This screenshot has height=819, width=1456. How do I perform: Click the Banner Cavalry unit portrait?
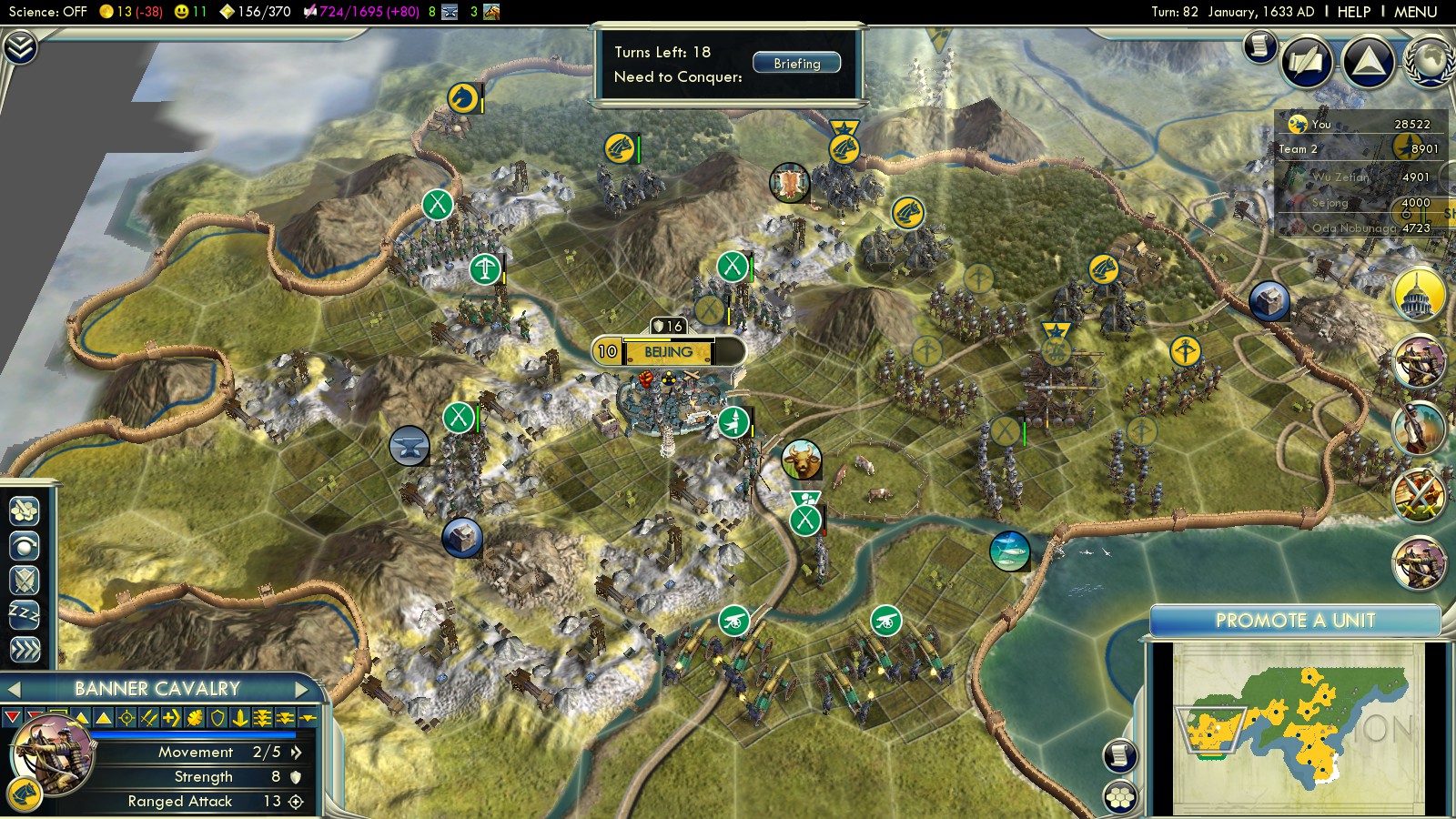click(x=51, y=755)
